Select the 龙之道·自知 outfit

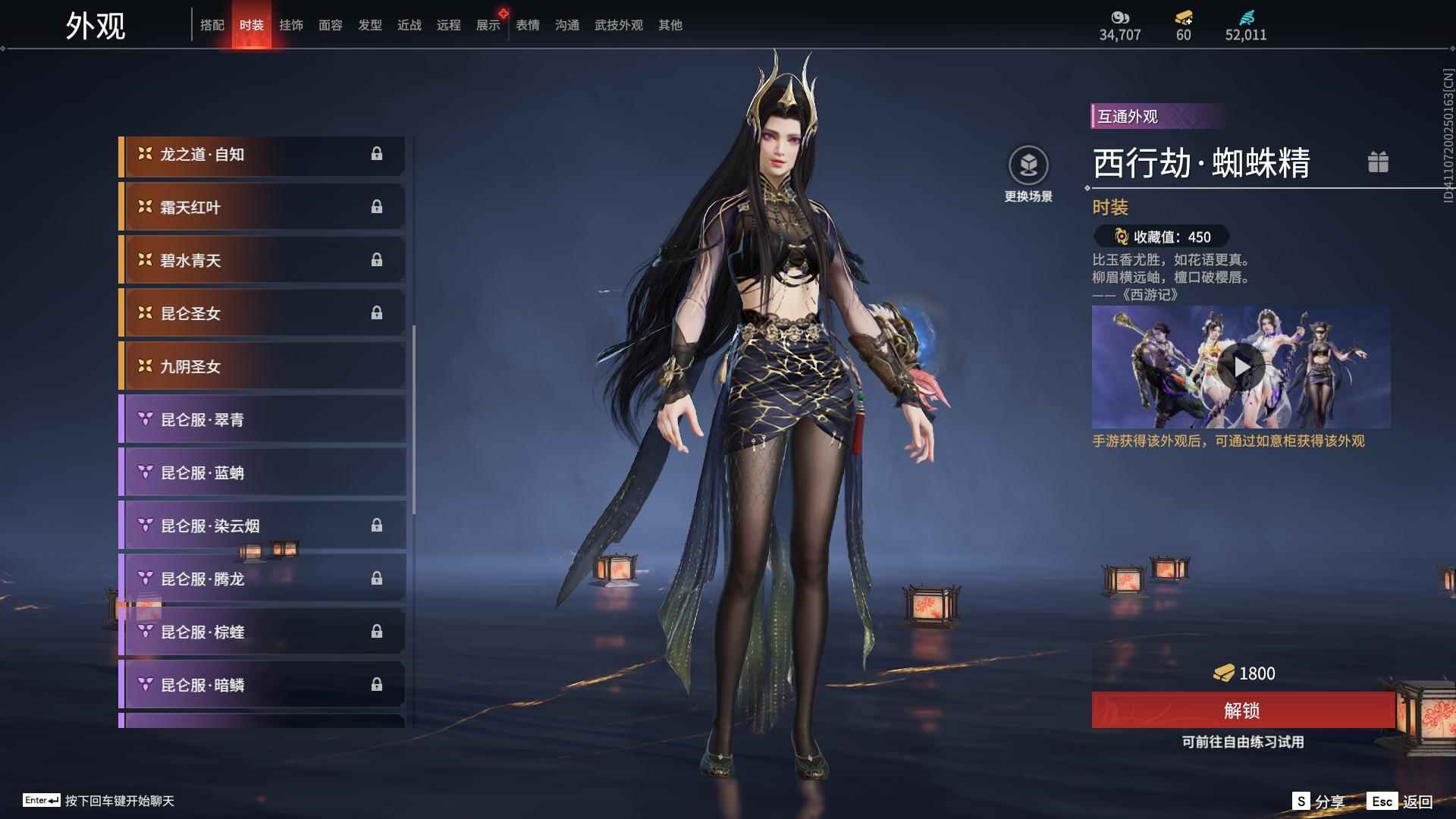point(262,155)
